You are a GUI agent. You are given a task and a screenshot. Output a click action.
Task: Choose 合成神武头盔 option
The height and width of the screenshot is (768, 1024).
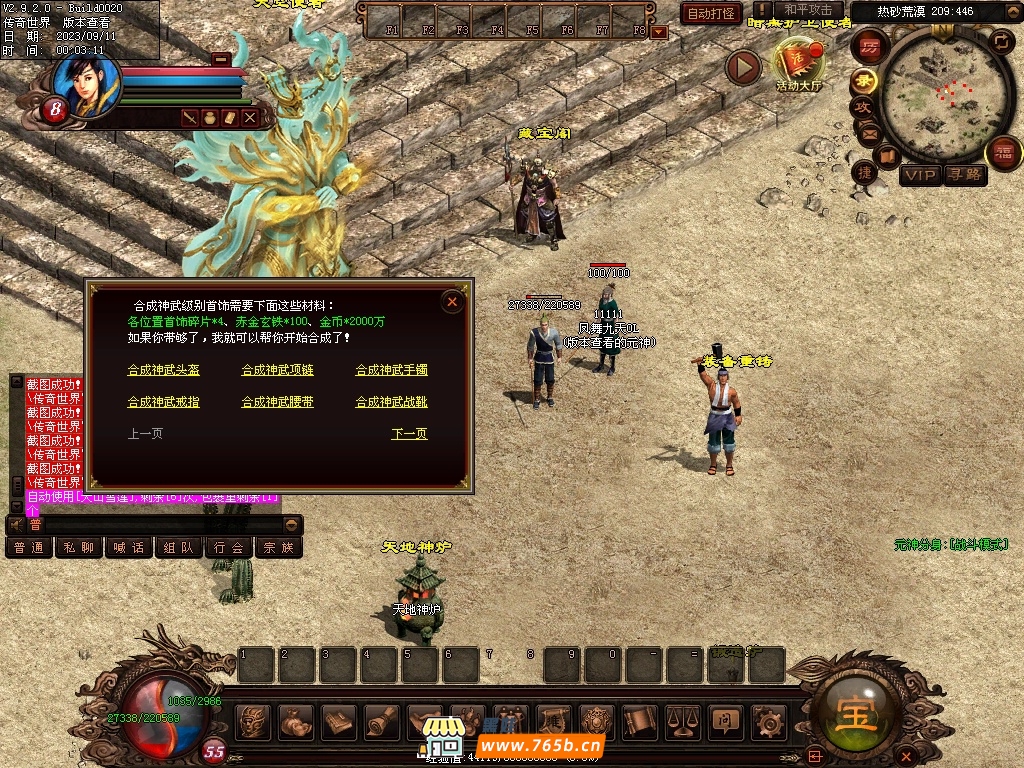point(164,370)
